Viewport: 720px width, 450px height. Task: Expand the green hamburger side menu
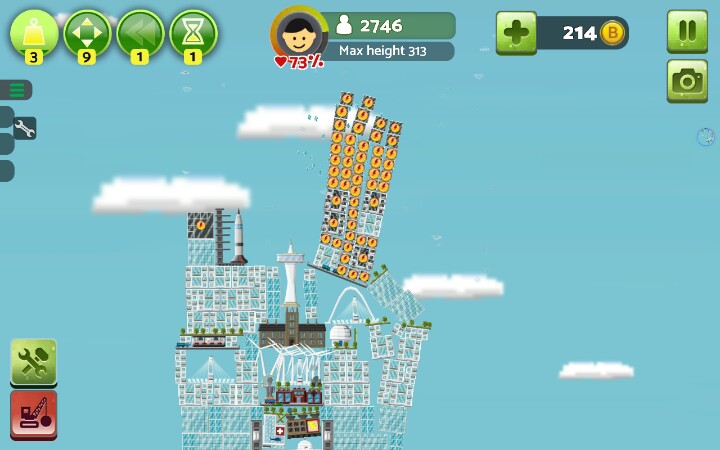[17, 90]
